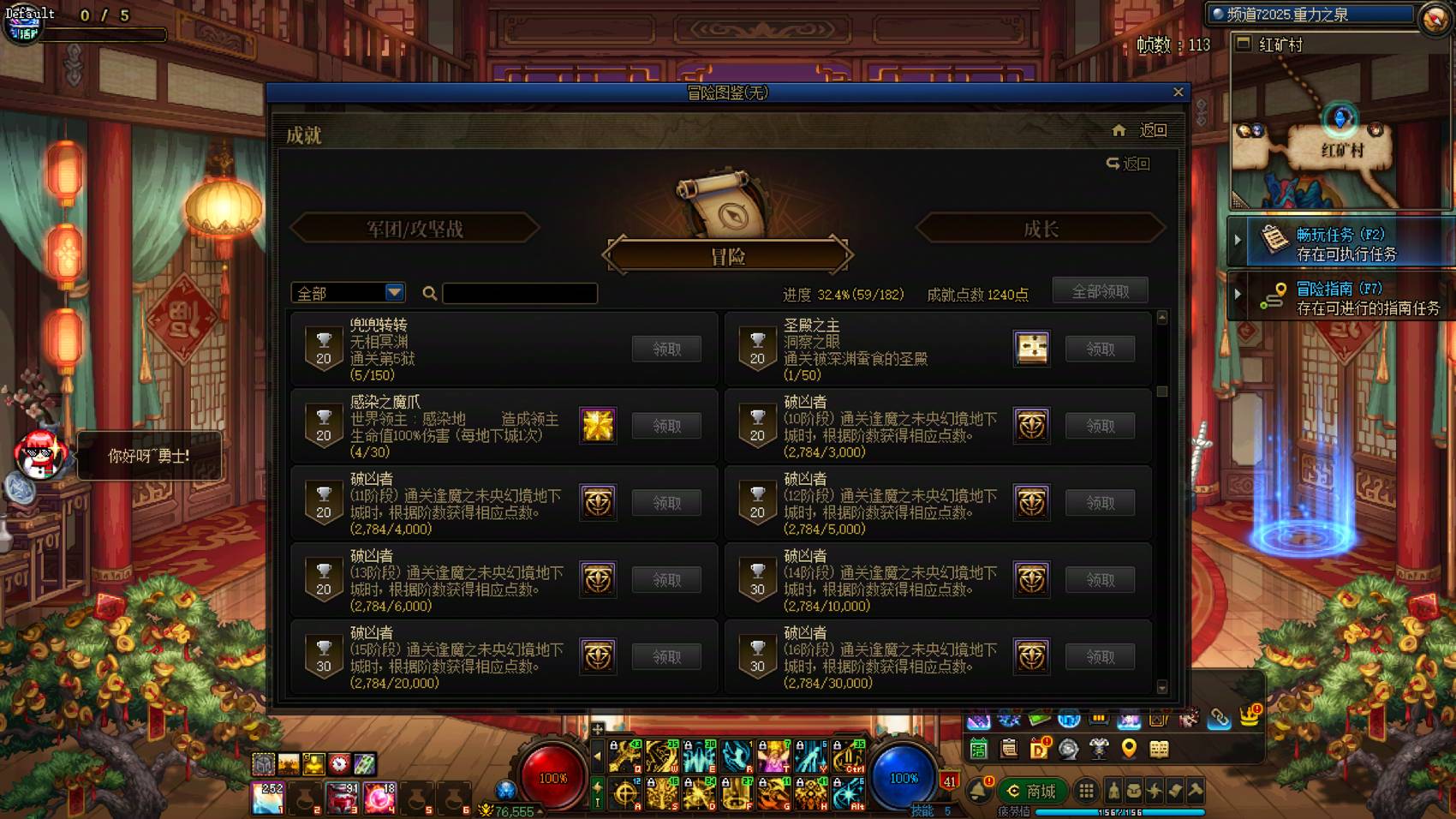Switch to the 军团/攻坚战 tab
The width and height of the screenshot is (1456, 819).
[x=415, y=229]
